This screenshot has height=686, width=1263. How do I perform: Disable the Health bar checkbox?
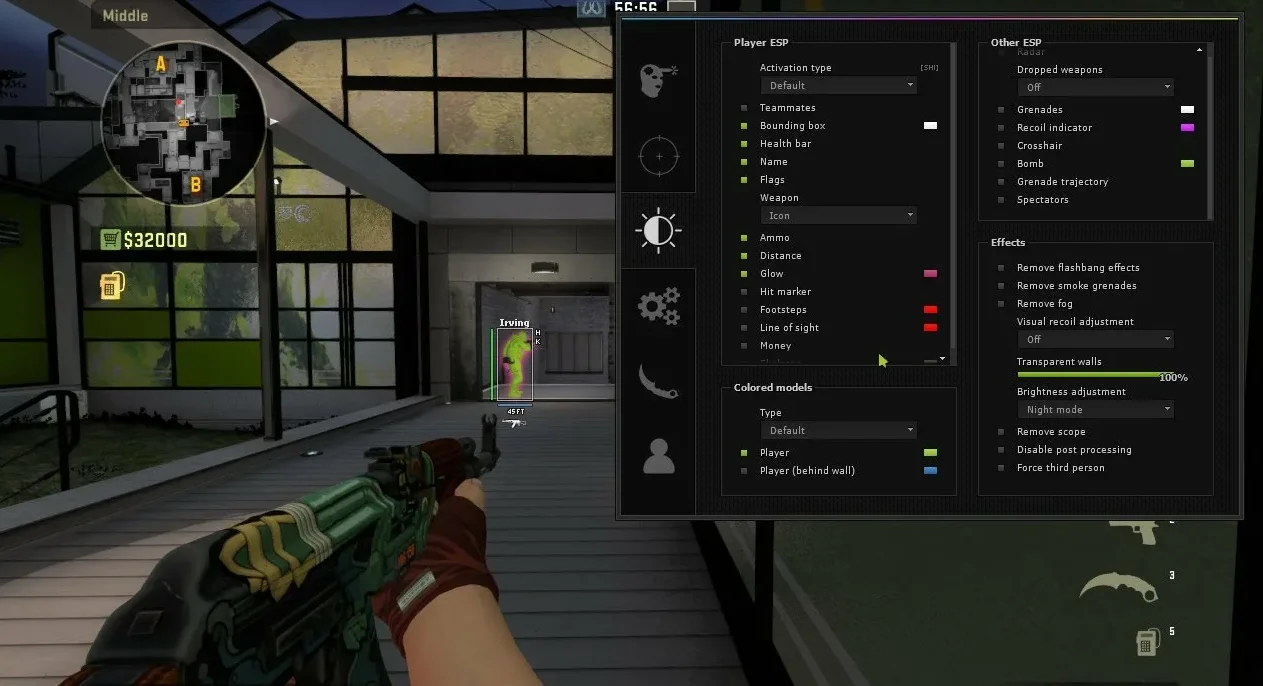[744, 144]
